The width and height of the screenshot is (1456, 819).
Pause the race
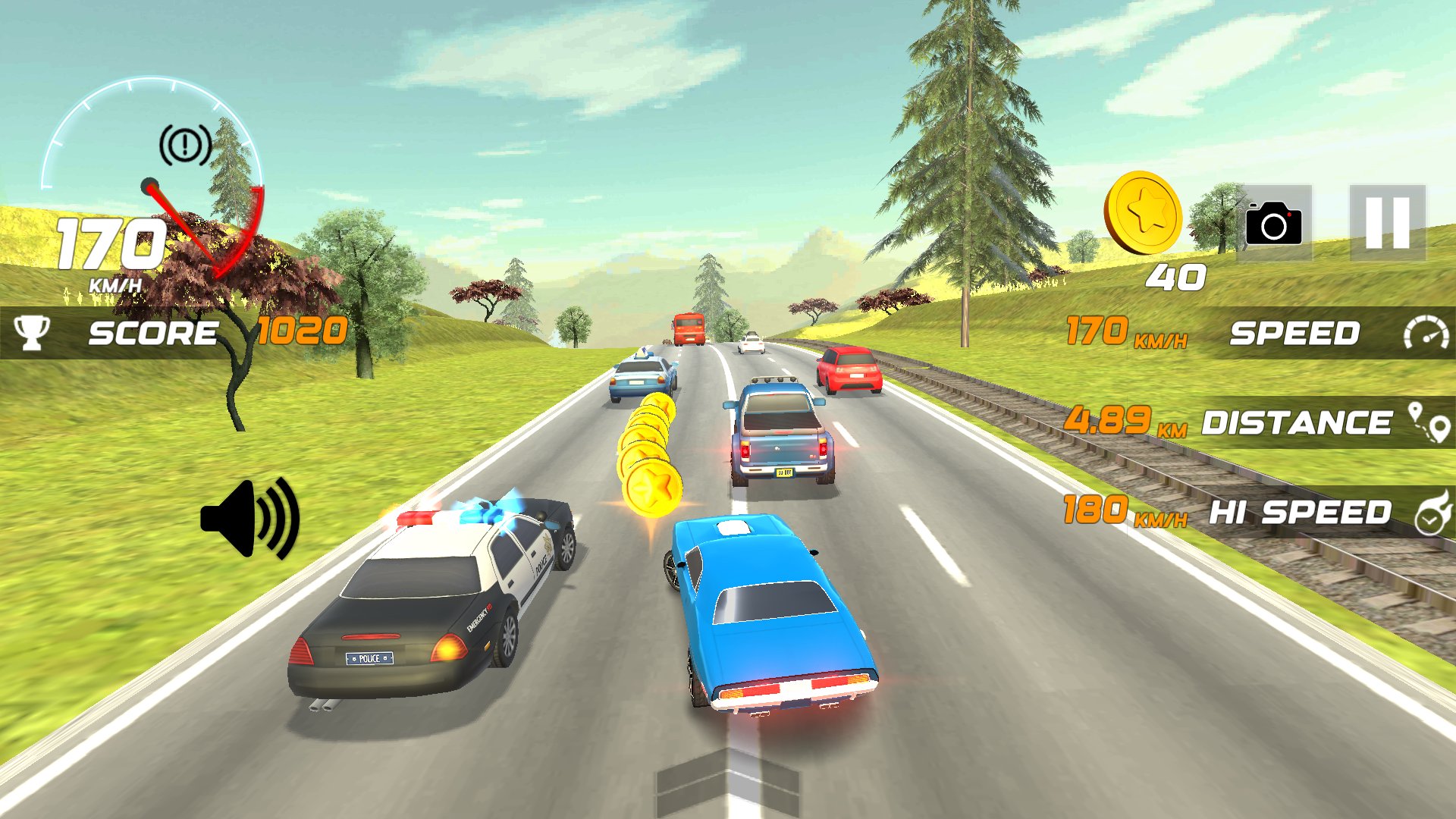click(x=1387, y=223)
